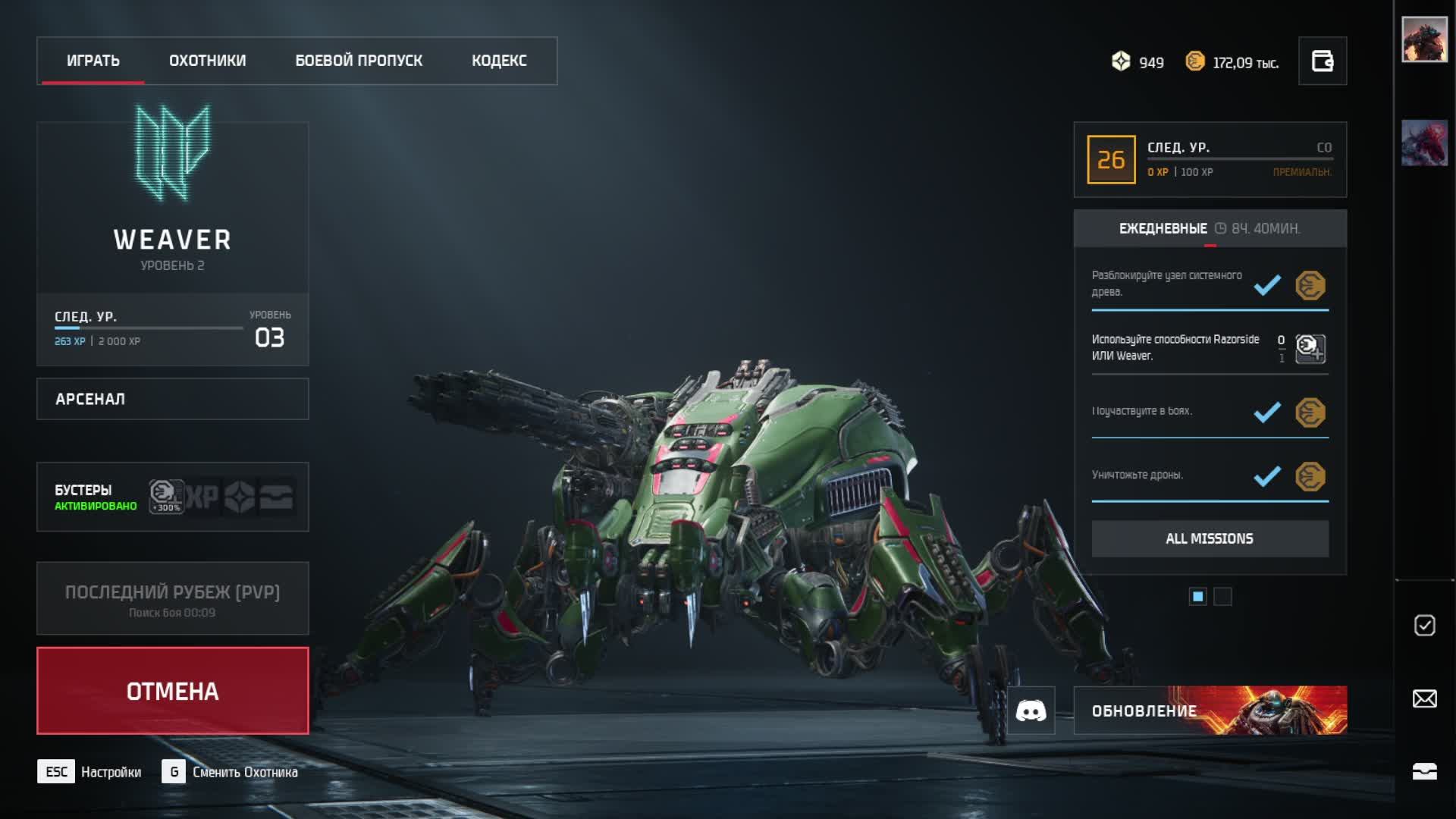Open the checklist tasks icon
The width and height of the screenshot is (1456, 819).
click(x=1424, y=625)
